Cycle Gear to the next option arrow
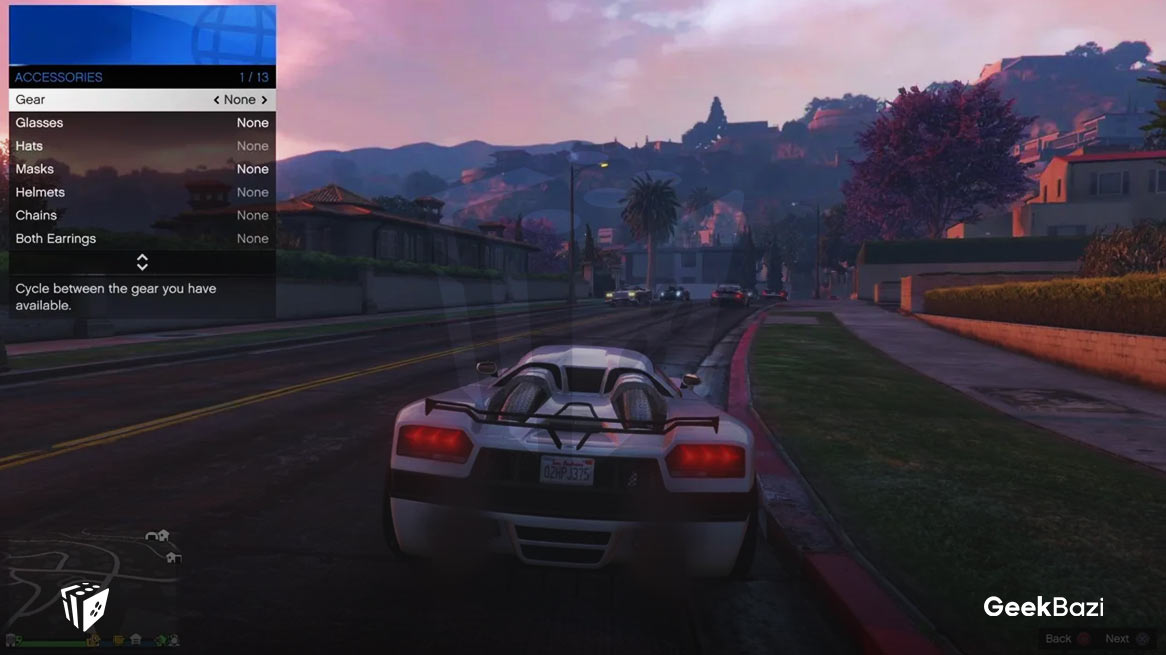The image size is (1166, 655). (x=264, y=100)
